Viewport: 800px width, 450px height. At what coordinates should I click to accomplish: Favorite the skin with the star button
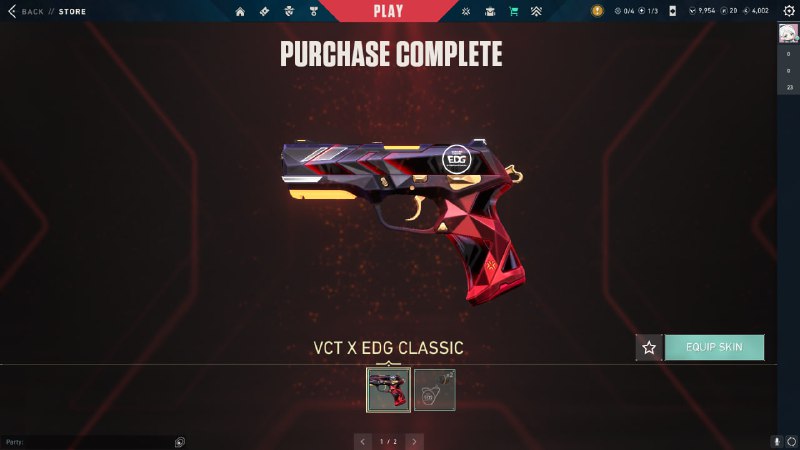(x=649, y=347)
